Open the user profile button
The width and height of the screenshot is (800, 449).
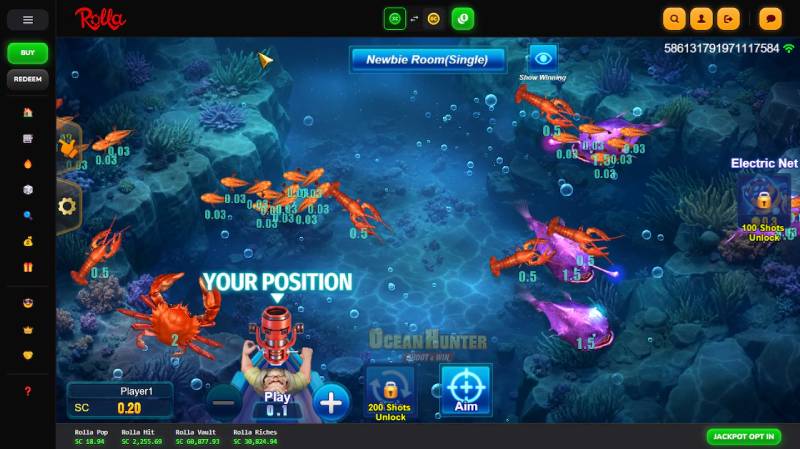point(703,18)
